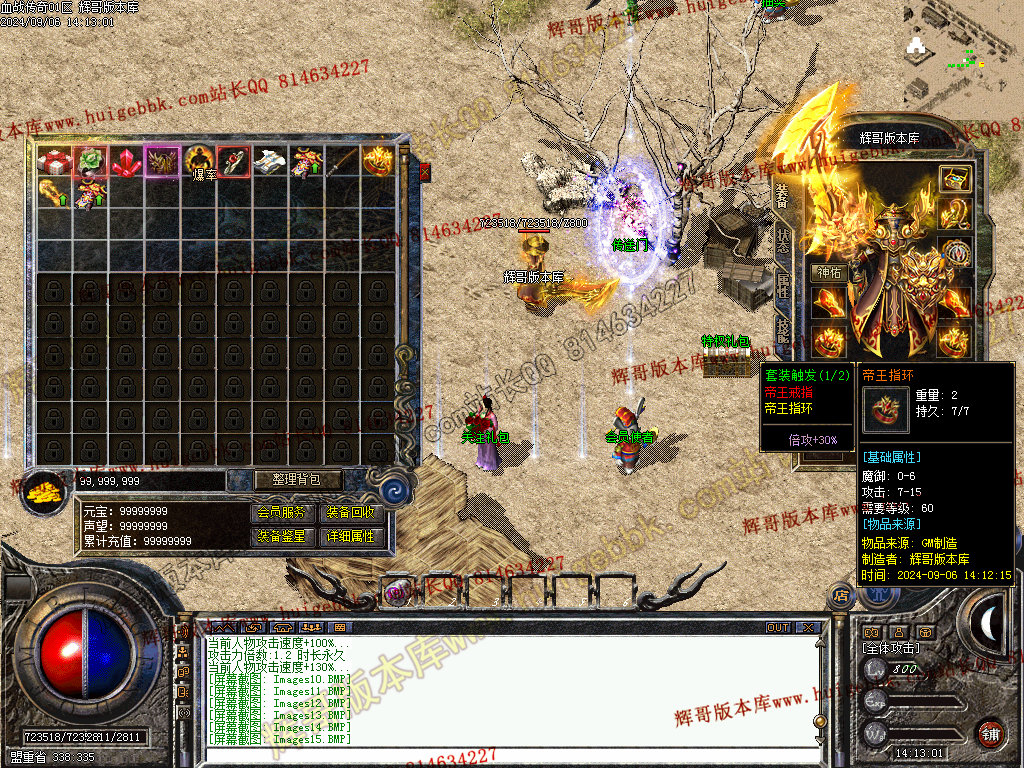The height and width of the screenshot is (768, 1024).
Task: Close the chat window with X
Action: coord(807,628)
